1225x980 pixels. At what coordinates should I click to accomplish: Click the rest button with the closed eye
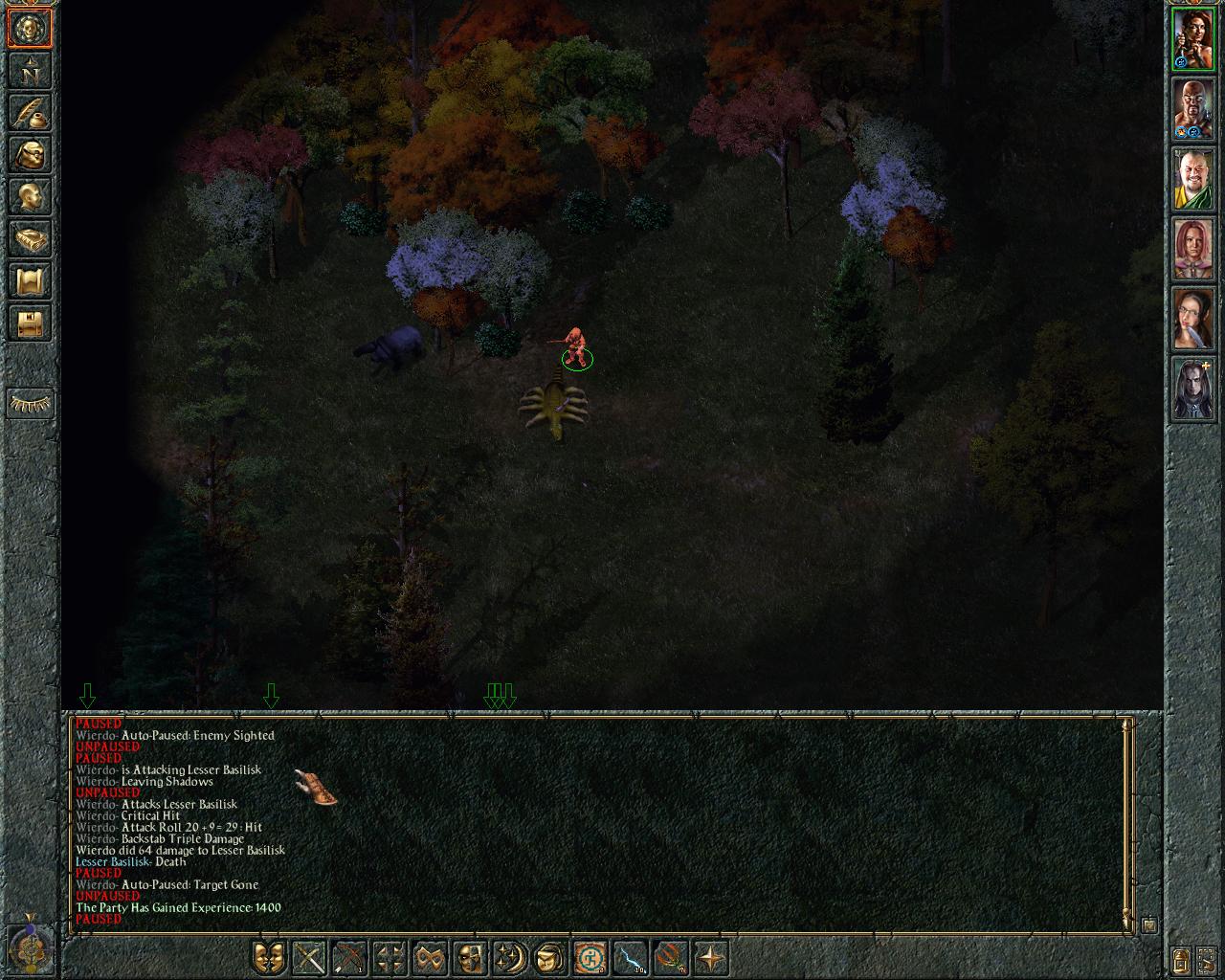(30, 404)
